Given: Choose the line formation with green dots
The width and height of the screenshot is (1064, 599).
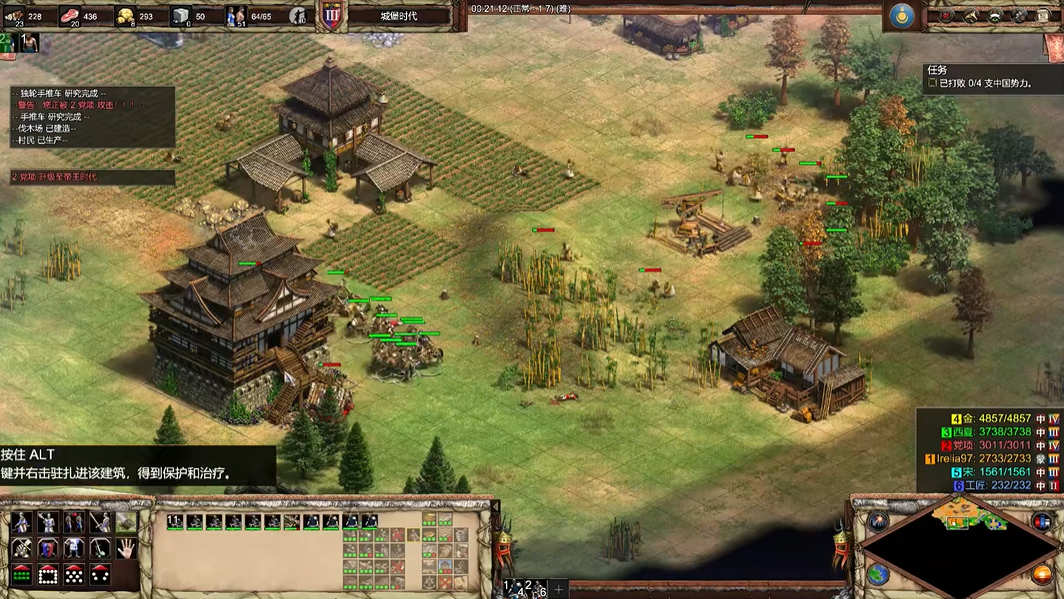Looking at the screenshot, I should (22, 575).
